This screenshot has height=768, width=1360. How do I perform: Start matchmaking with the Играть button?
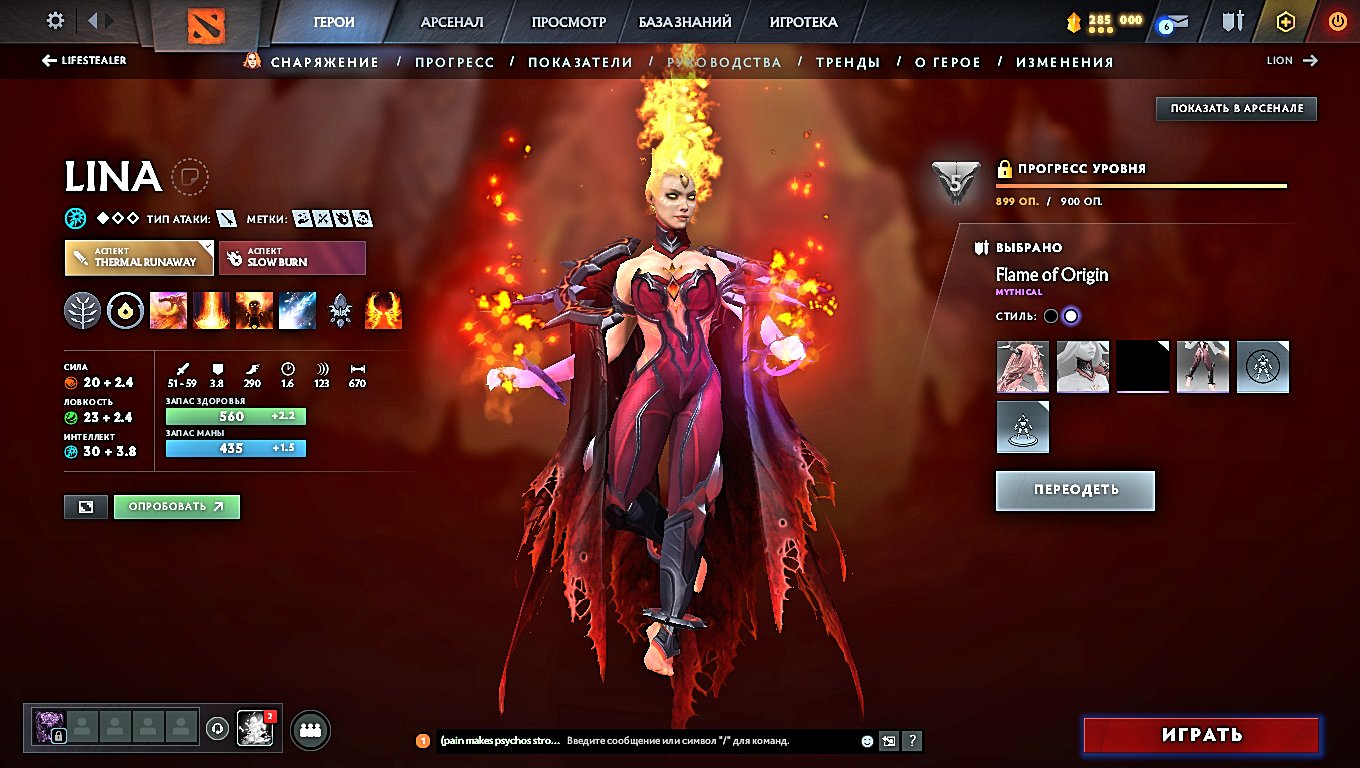coord(1201,735)
